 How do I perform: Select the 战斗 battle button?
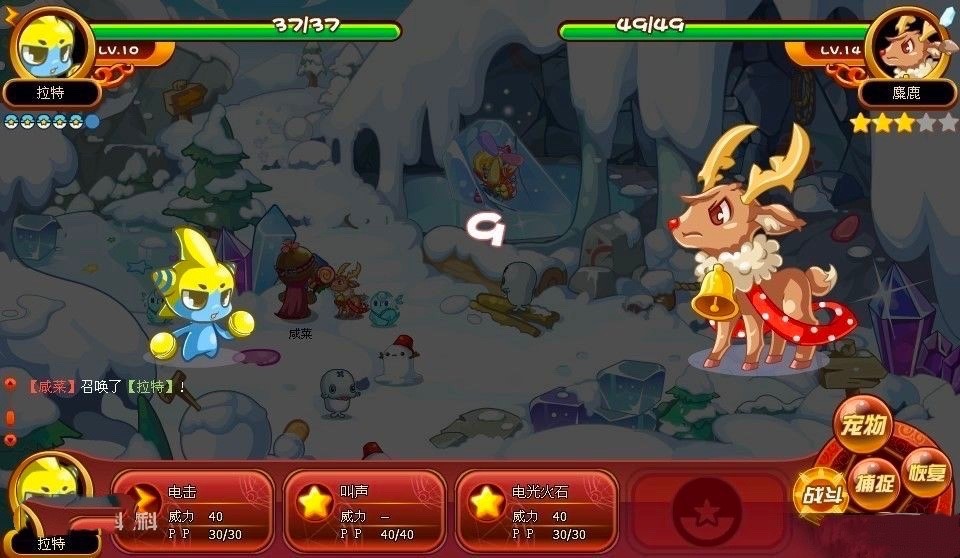(x=816, y=493)
